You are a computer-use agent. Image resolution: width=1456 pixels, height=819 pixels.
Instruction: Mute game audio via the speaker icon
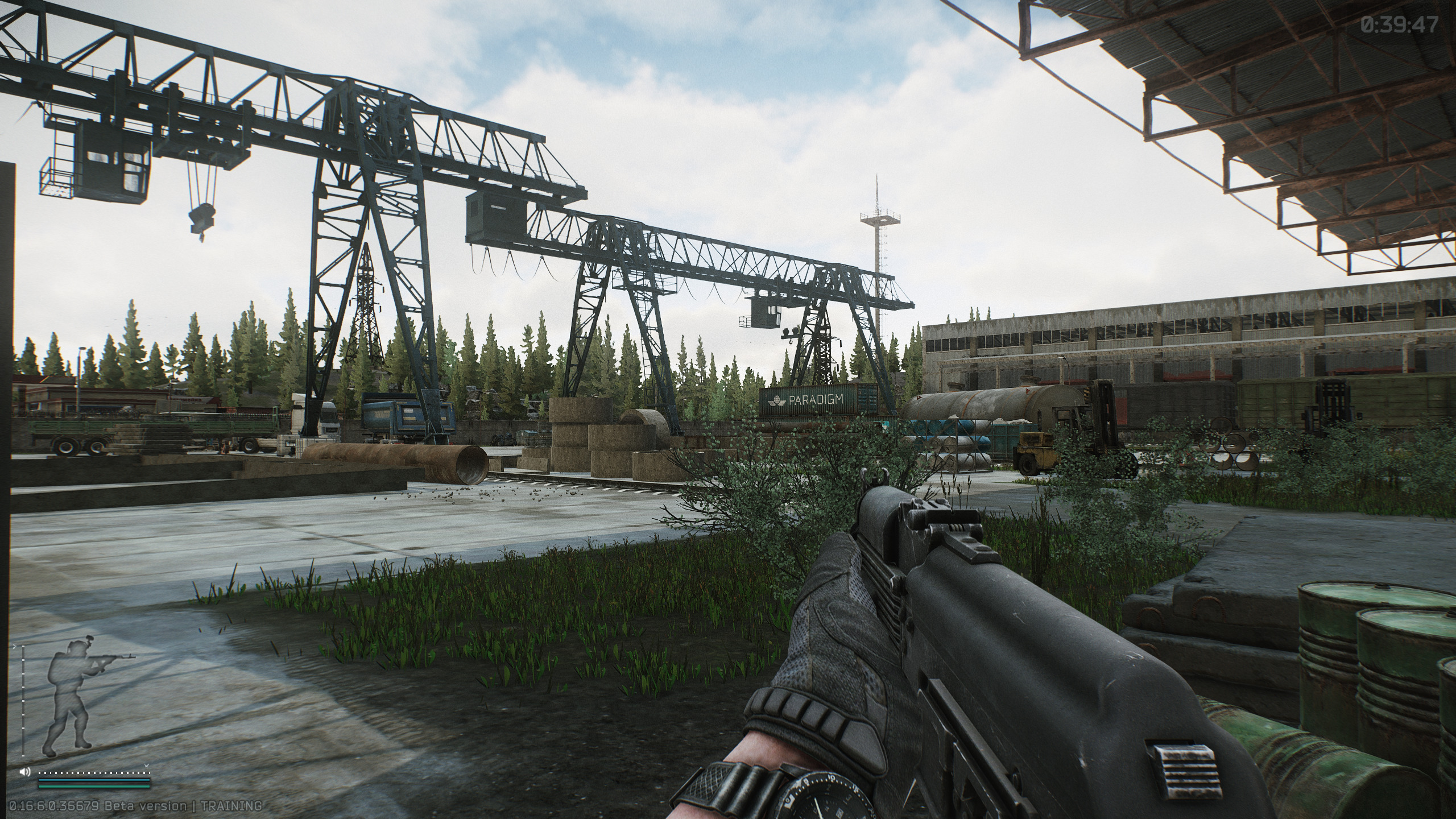[24, 772]
